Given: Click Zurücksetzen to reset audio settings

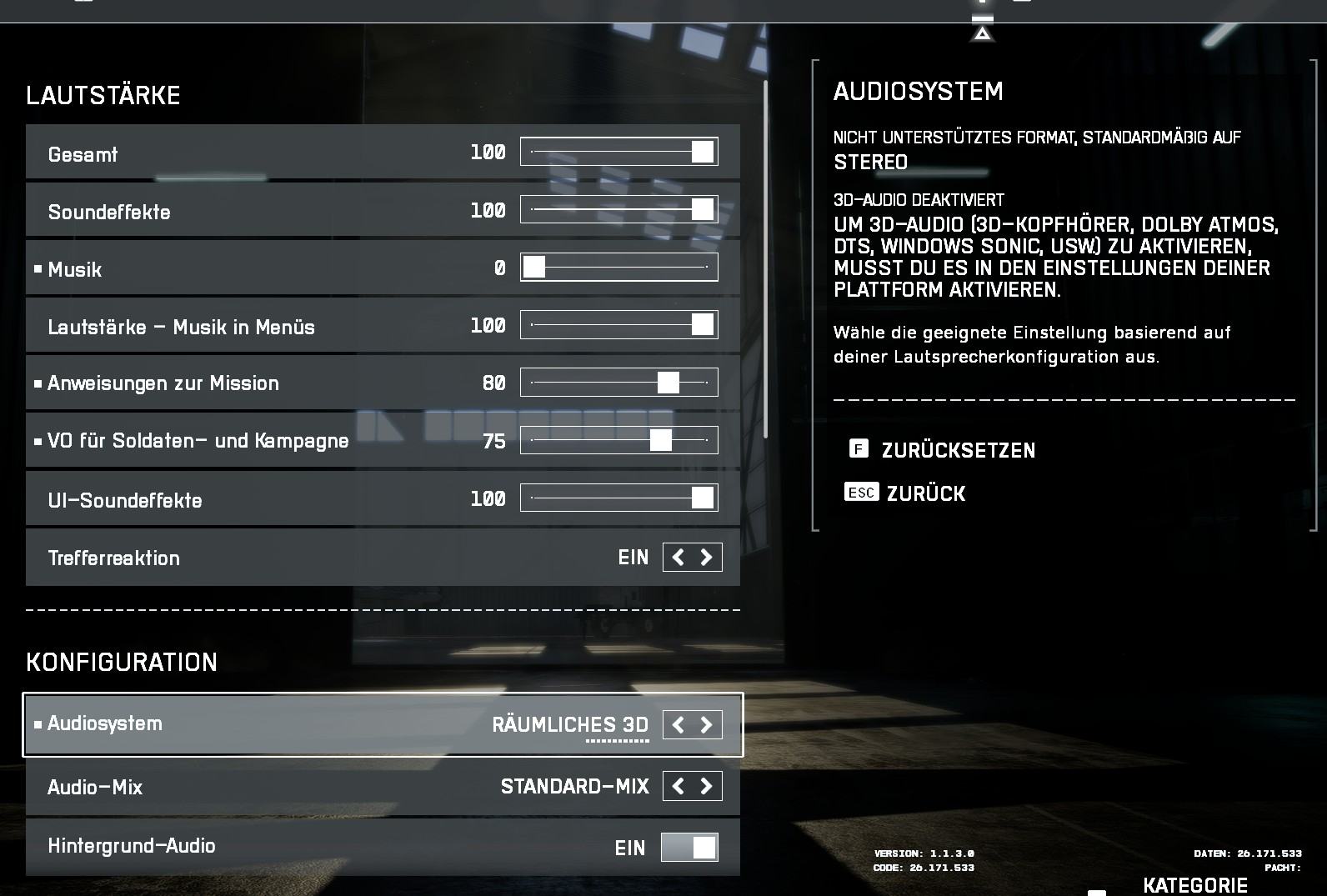Looking at the screenshot, I should [x=958, y=450].
